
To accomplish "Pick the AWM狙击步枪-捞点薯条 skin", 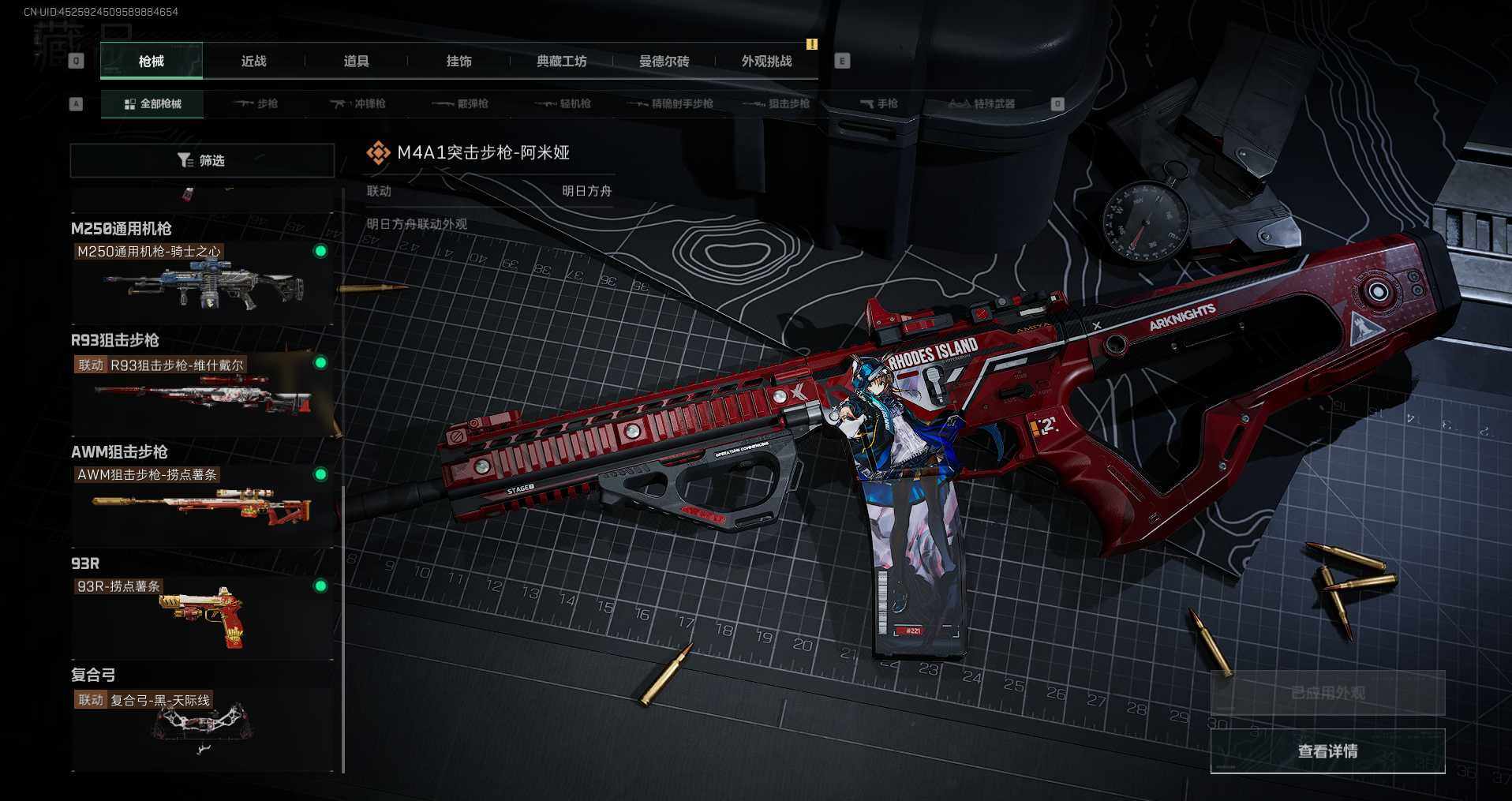I will [202, 503].
